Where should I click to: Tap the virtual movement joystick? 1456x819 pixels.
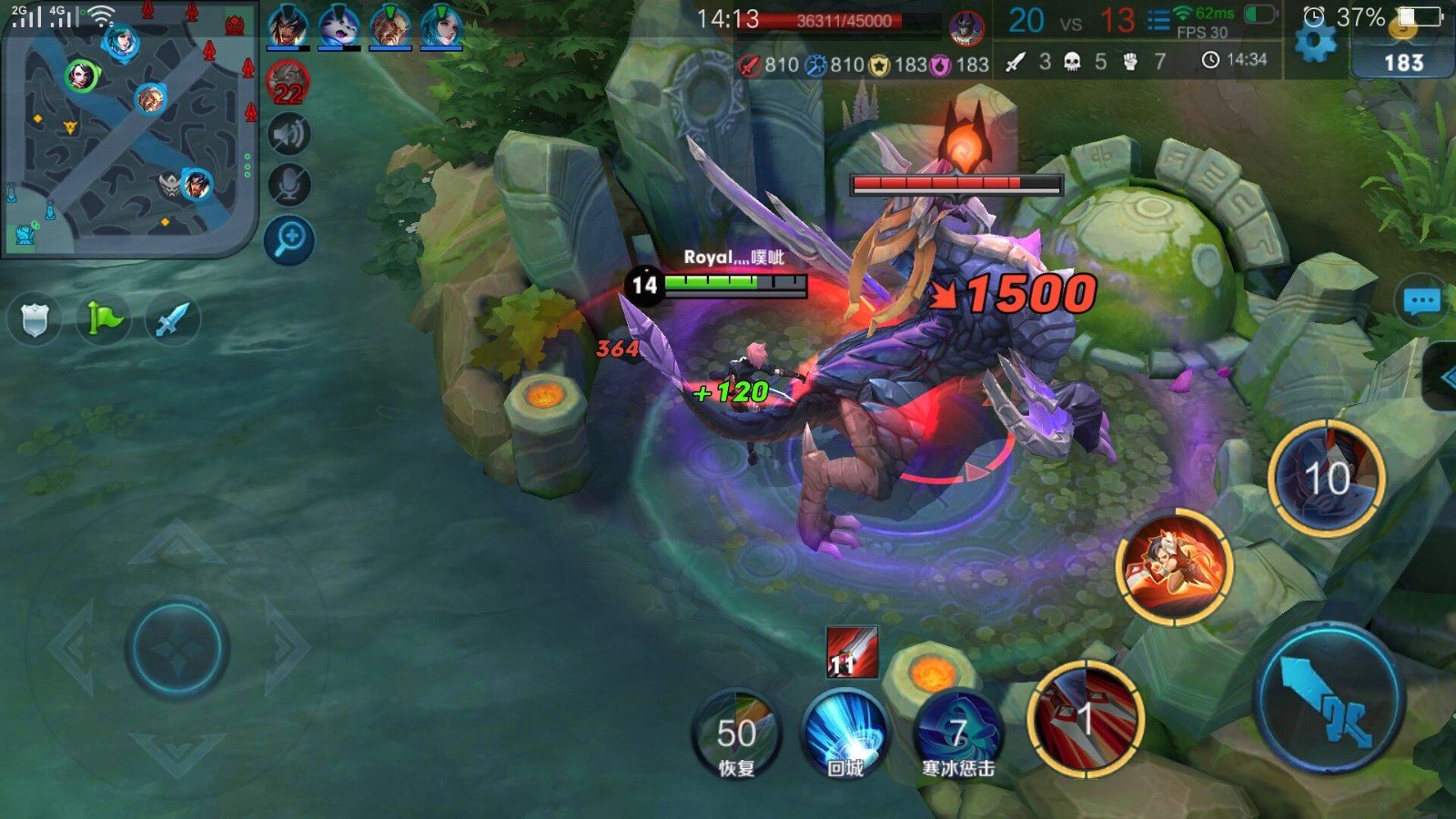click(177, 648)
